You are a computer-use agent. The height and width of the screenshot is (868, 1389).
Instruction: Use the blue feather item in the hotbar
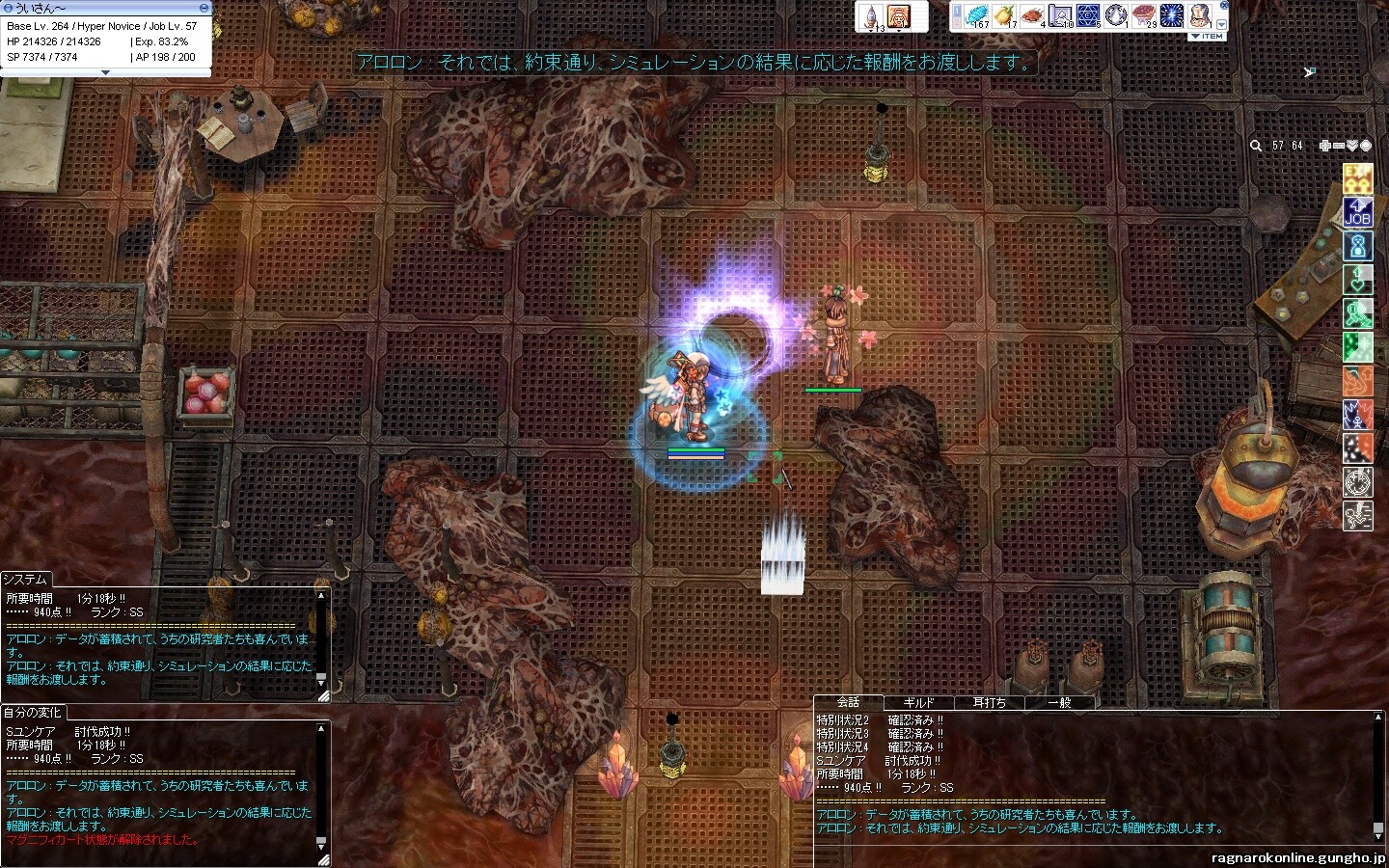tap(976, 16)
